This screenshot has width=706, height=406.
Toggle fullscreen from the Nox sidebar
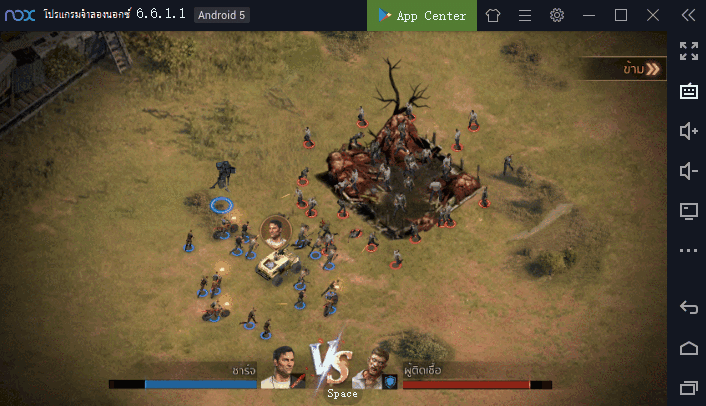tap(688, 51)
